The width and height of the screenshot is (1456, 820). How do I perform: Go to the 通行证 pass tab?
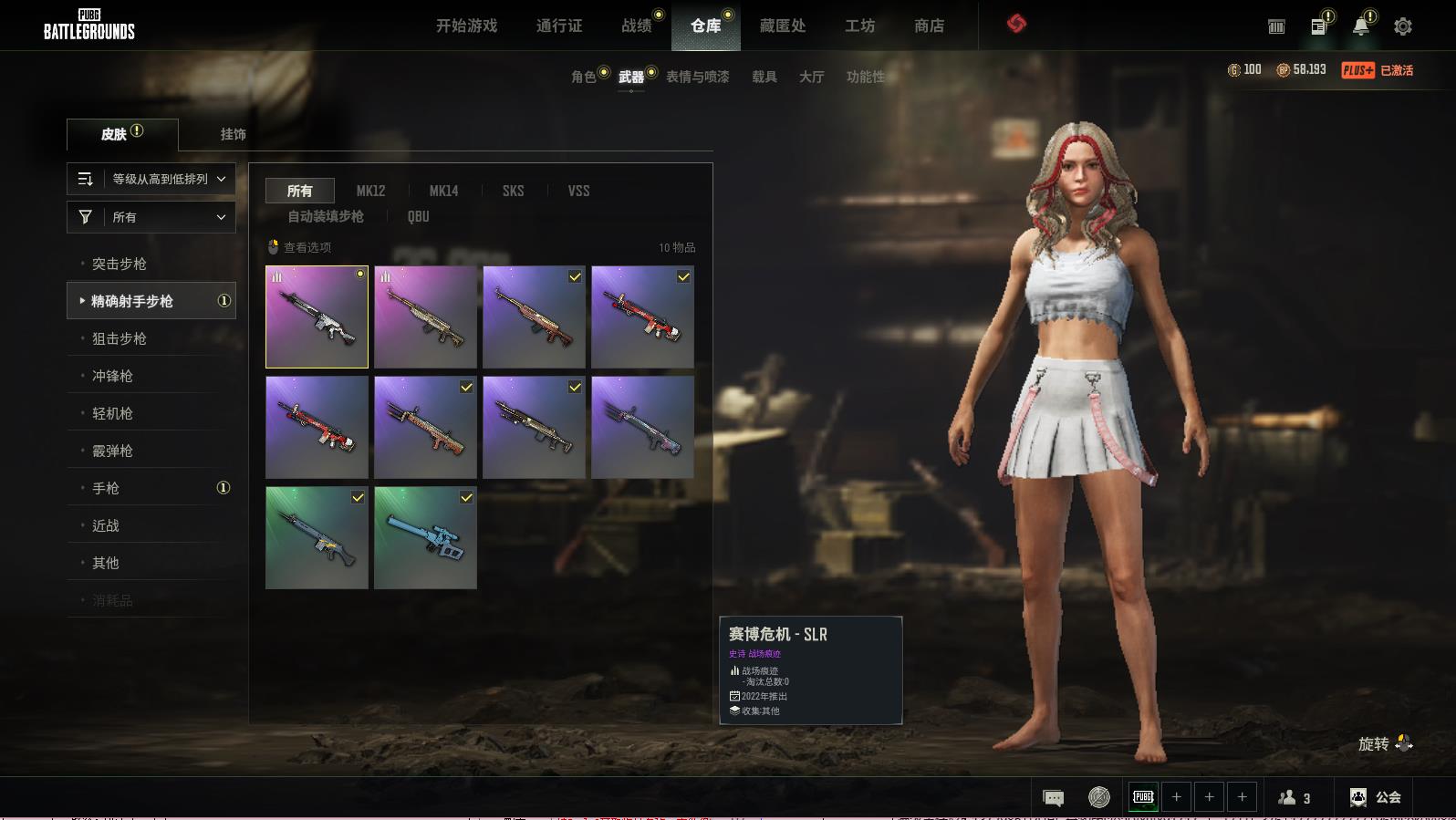coord(558,26)
